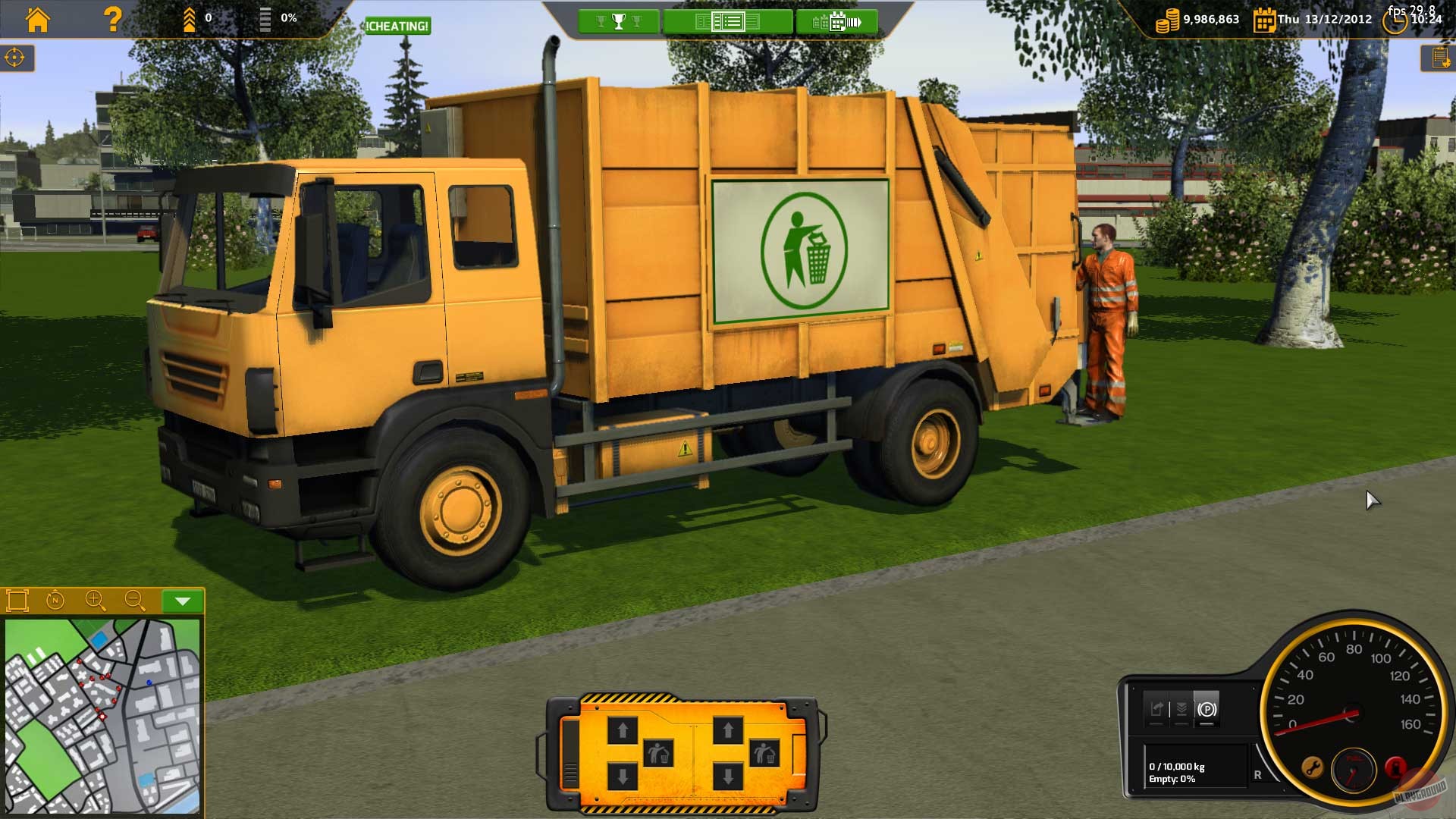
Task: Click the compass to reset map north
Action: pyautogui.click(x=55, y=601)
